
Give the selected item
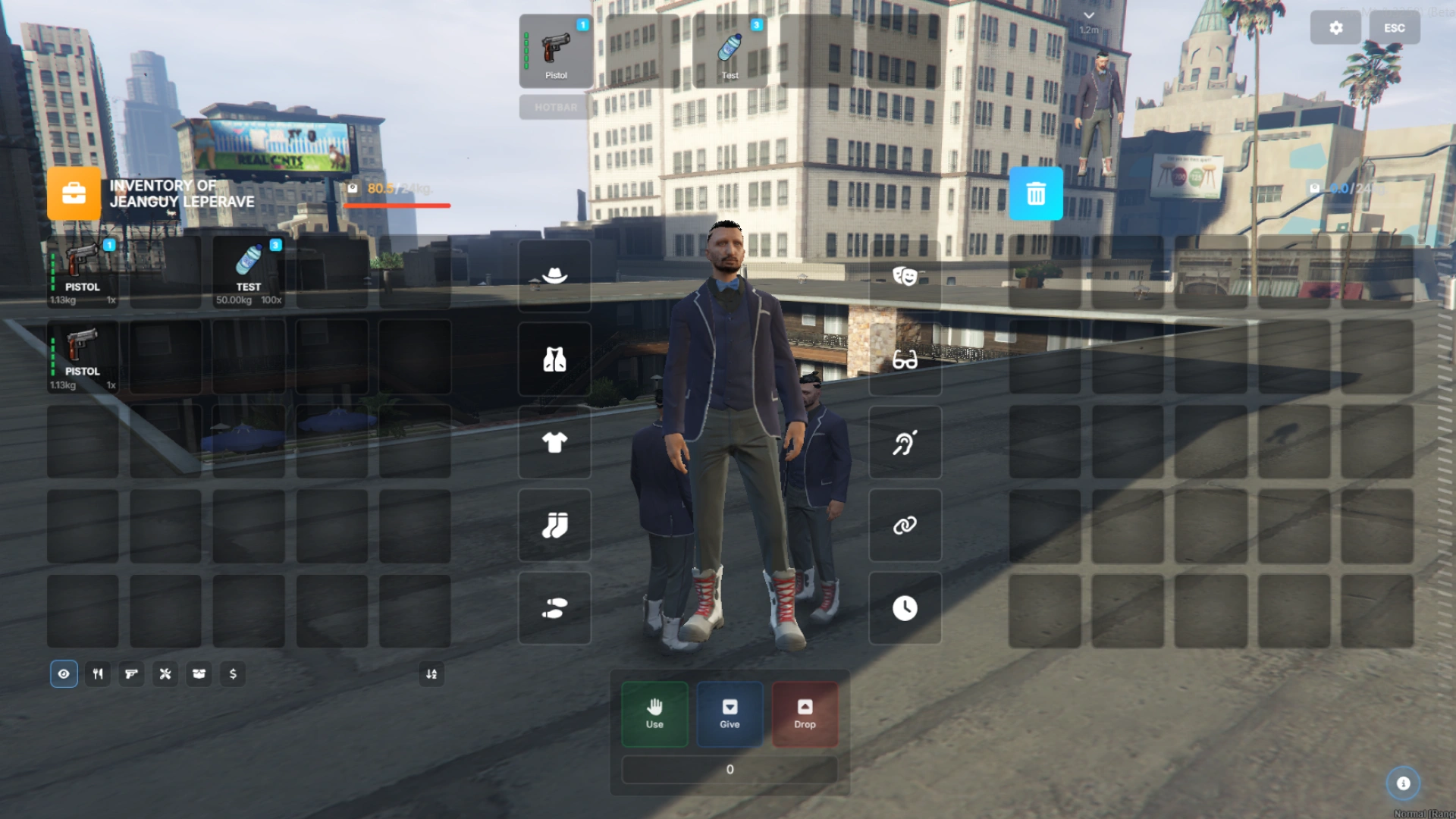click(x=730, y=714)
